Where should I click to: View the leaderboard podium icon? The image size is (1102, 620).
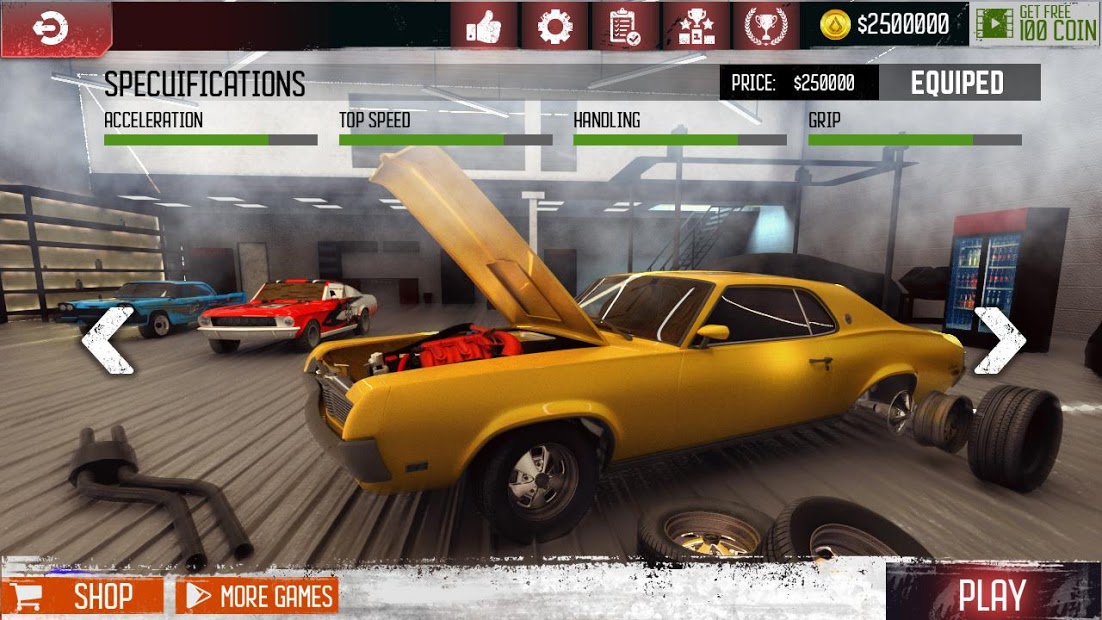[696, 26]
